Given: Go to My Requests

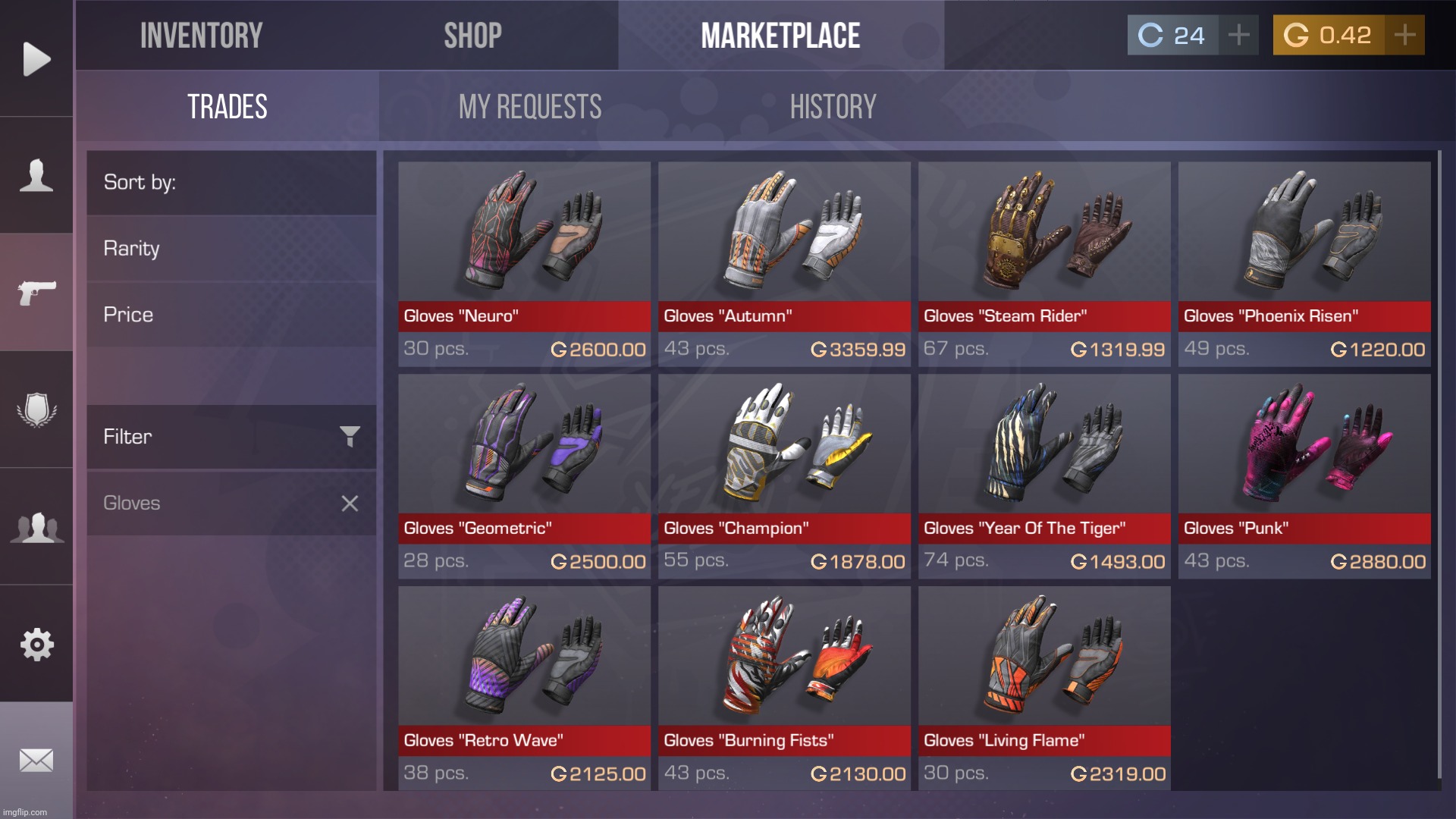Looking at the screenshot, I should pyautogui.click(x=529, y=107).
